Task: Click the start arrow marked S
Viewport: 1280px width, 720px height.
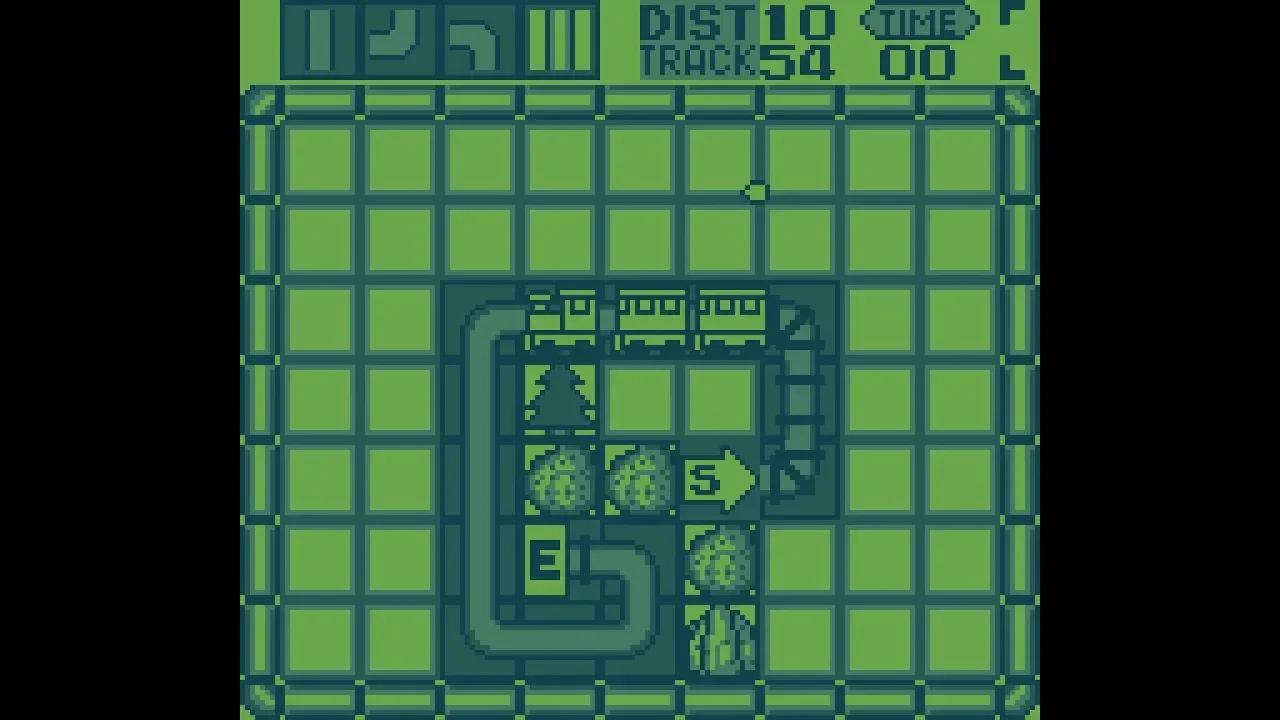Action: (x=722, y=480)
